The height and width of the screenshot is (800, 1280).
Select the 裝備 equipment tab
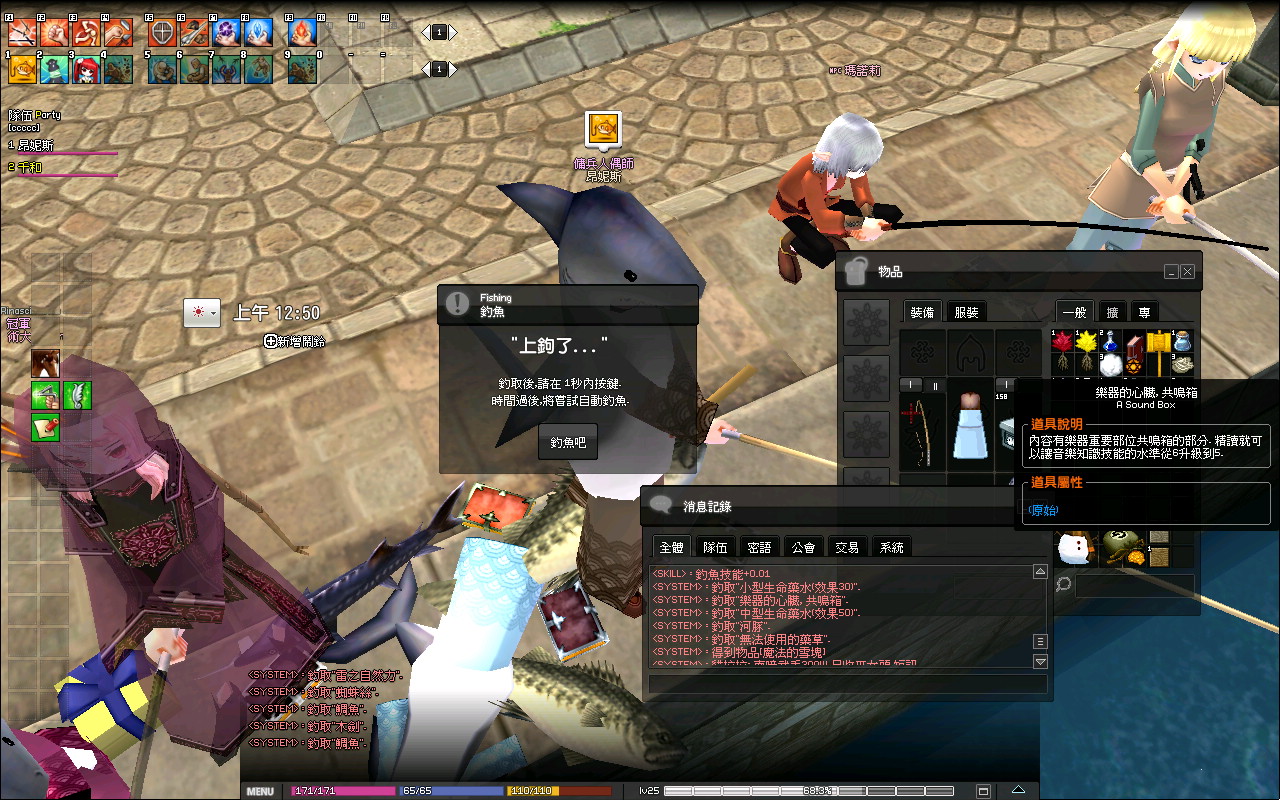pos(922,312)
